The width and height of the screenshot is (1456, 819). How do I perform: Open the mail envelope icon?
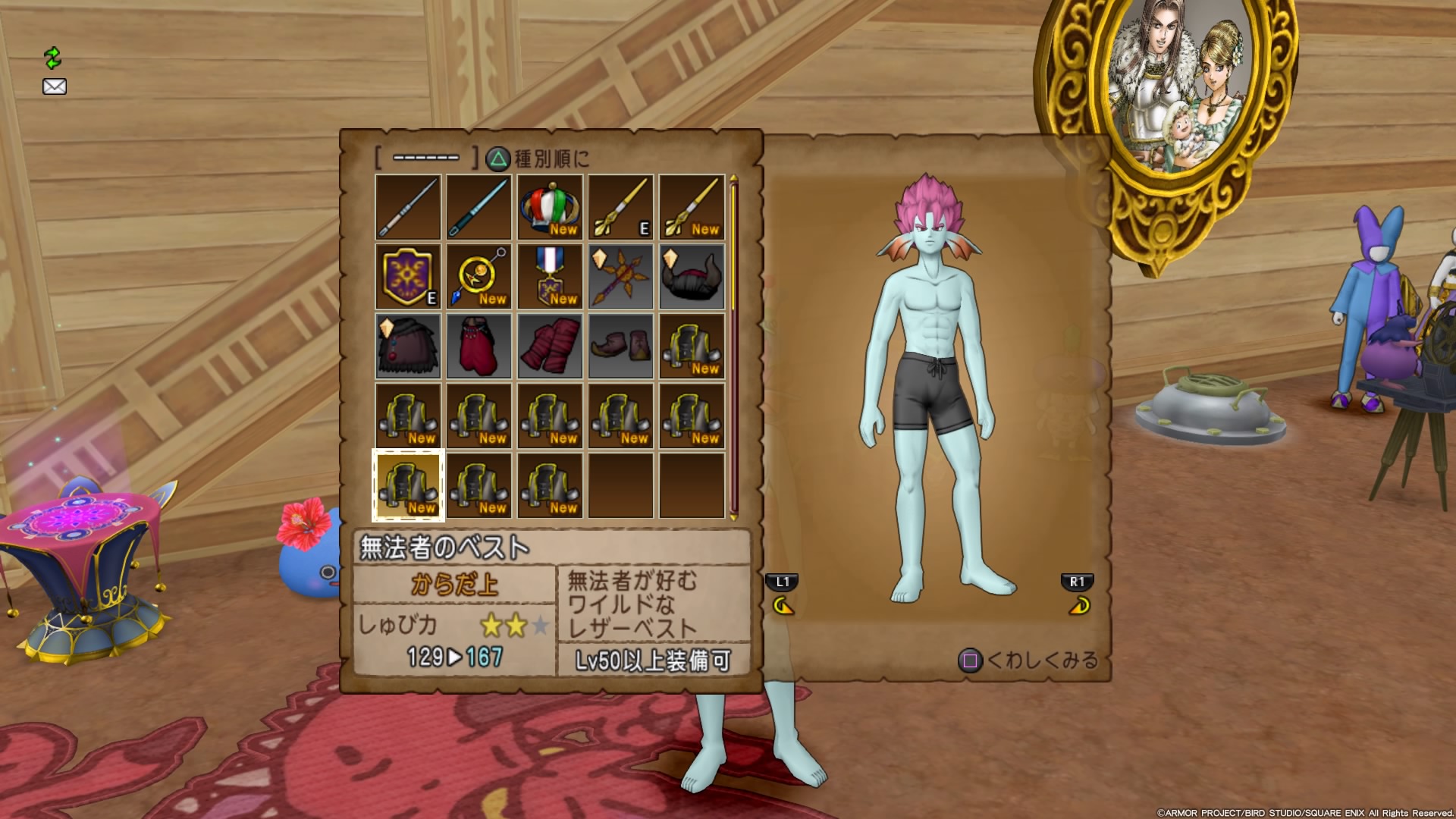(x=55, y=86)
